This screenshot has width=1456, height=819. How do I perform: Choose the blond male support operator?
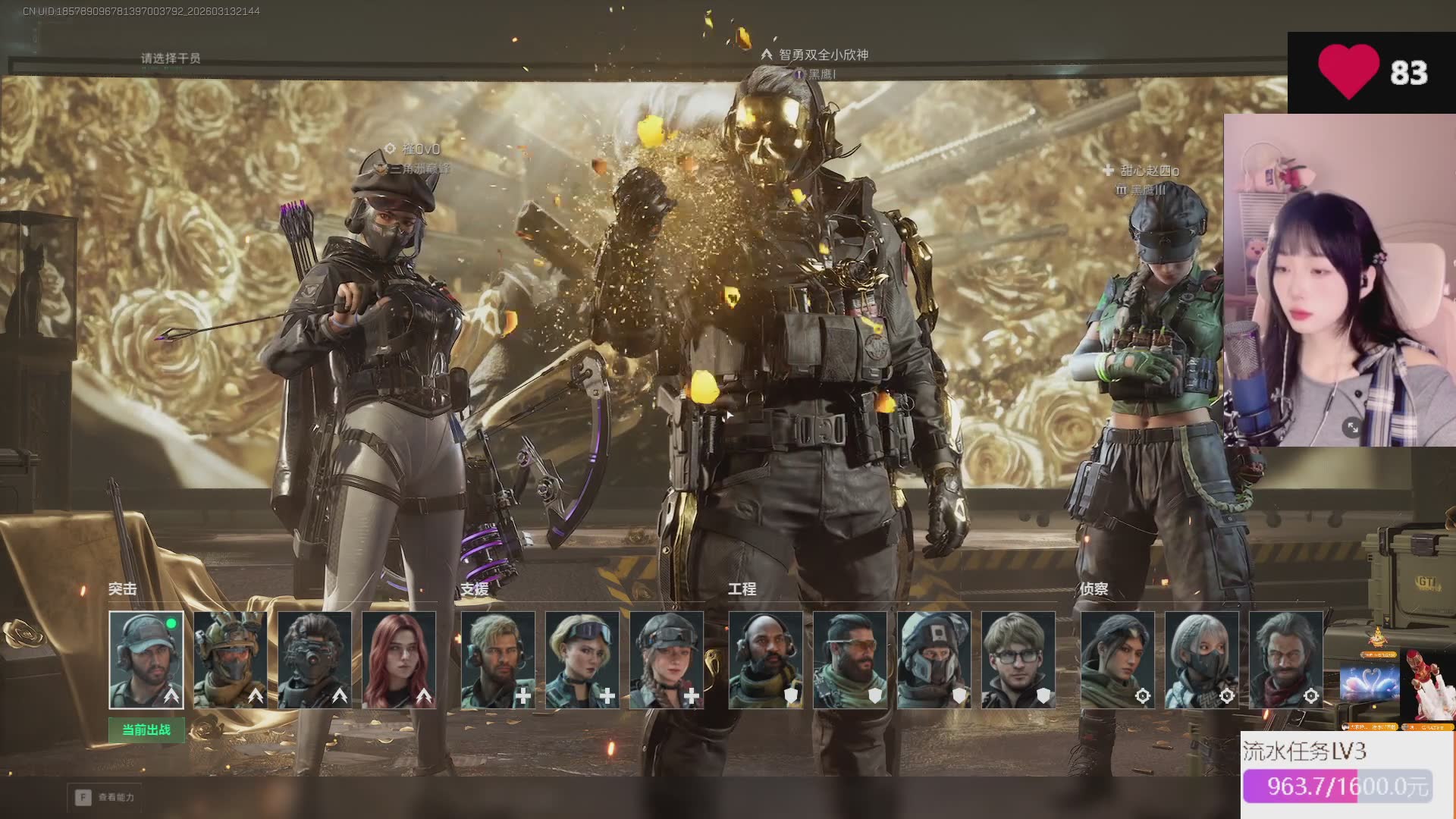pos(497,660)
